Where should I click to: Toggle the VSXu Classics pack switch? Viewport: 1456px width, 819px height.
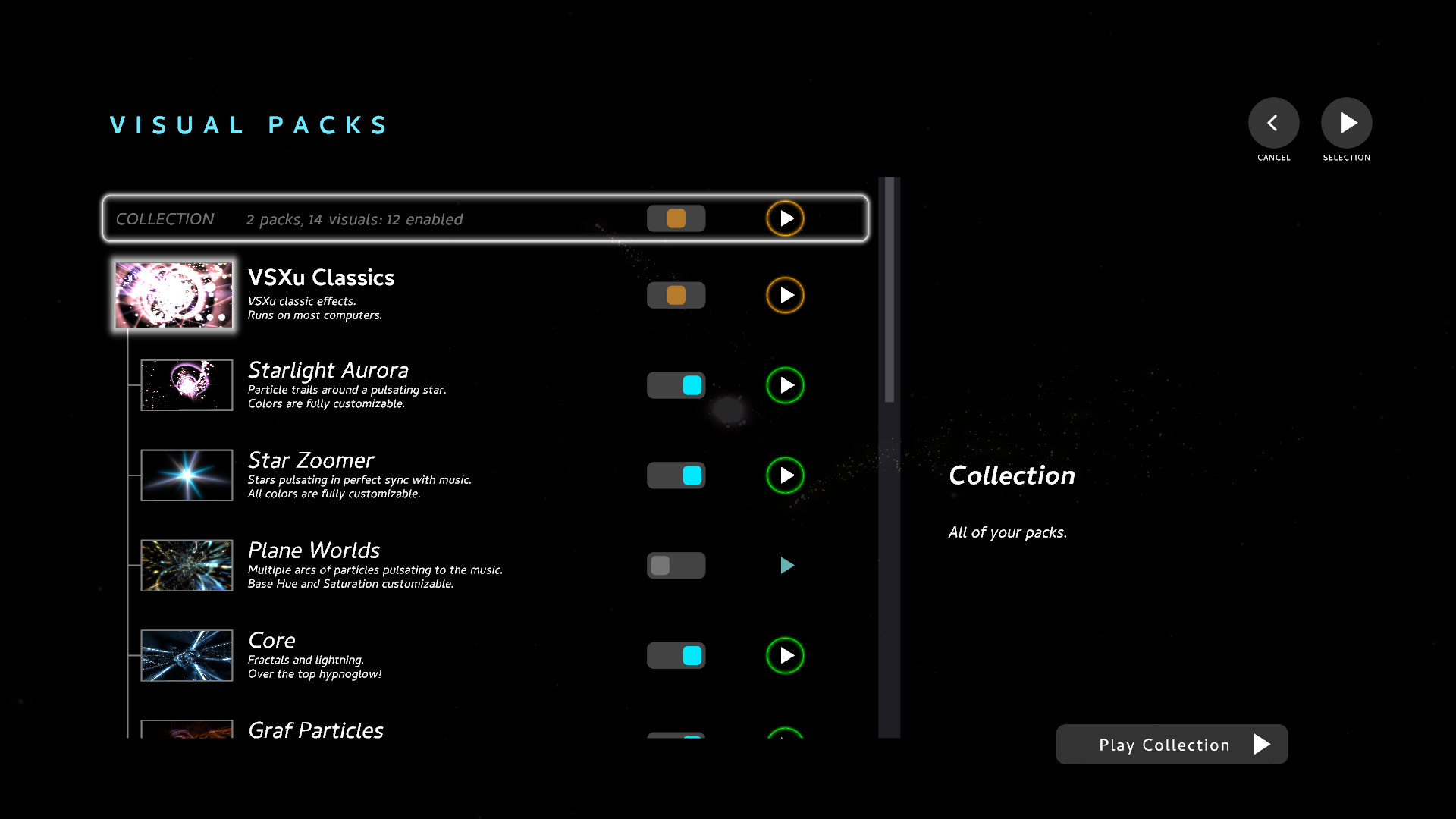coord(676,295)
